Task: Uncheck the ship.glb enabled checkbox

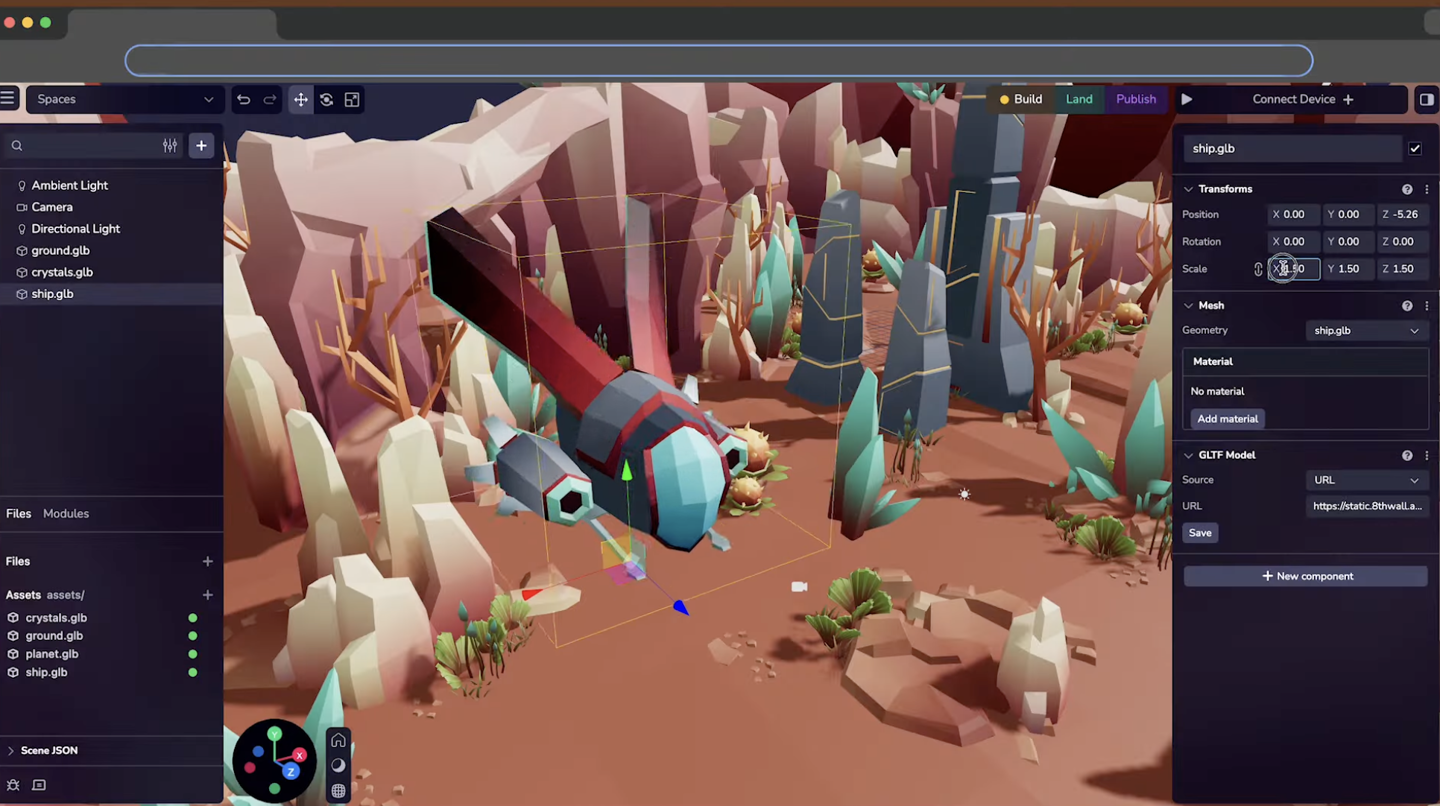Action: [x=1415, y=148]
